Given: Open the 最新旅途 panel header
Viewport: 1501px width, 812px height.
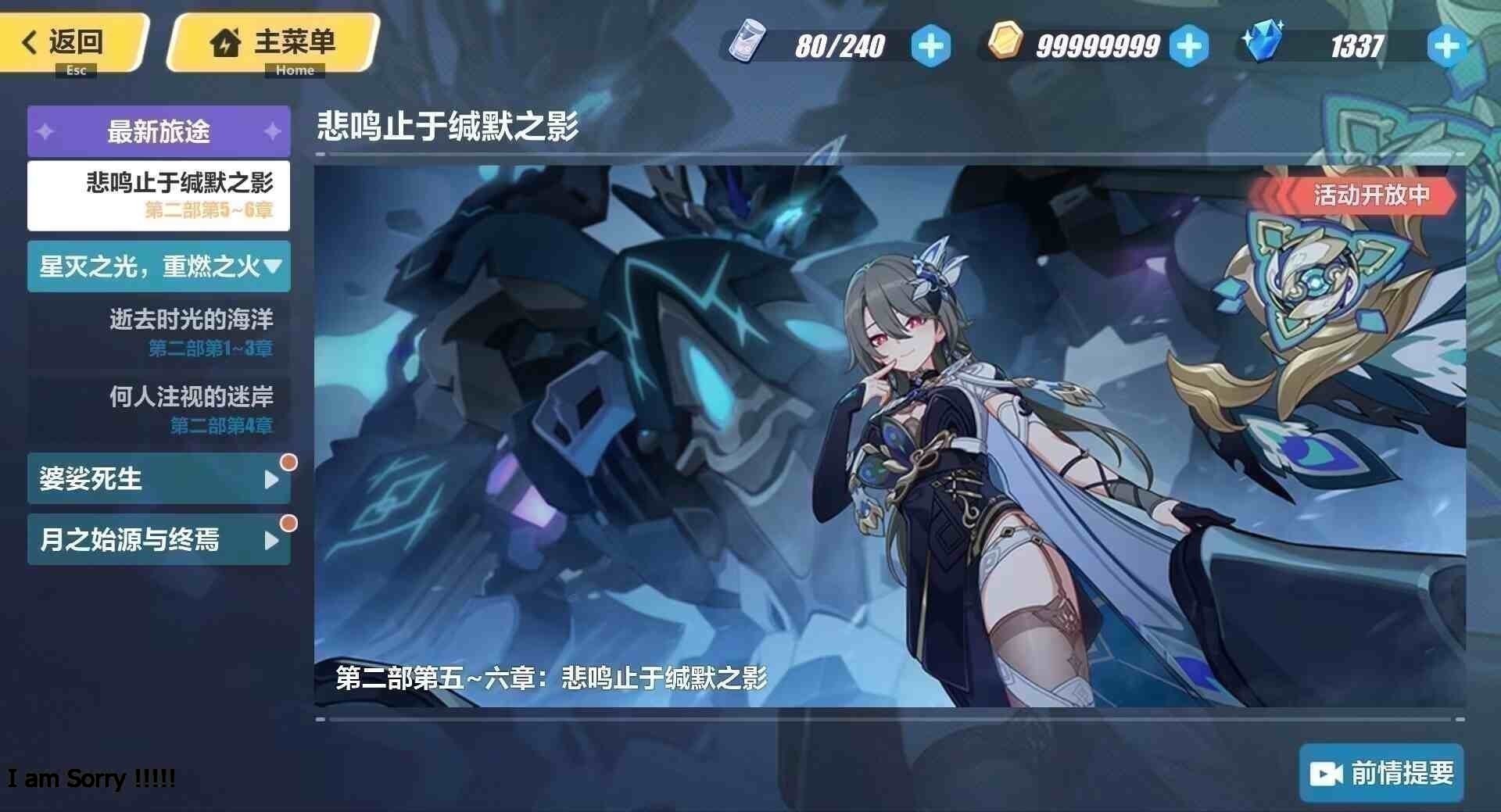Looking at the screenshot, I should point(159,131).
